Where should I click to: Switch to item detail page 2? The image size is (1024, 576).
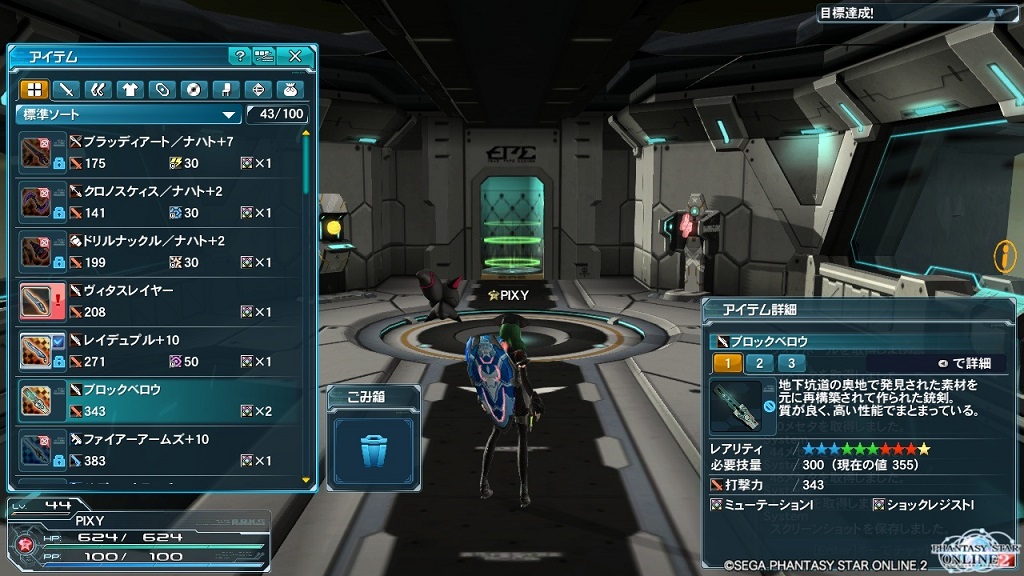click(x=759, y=363)
